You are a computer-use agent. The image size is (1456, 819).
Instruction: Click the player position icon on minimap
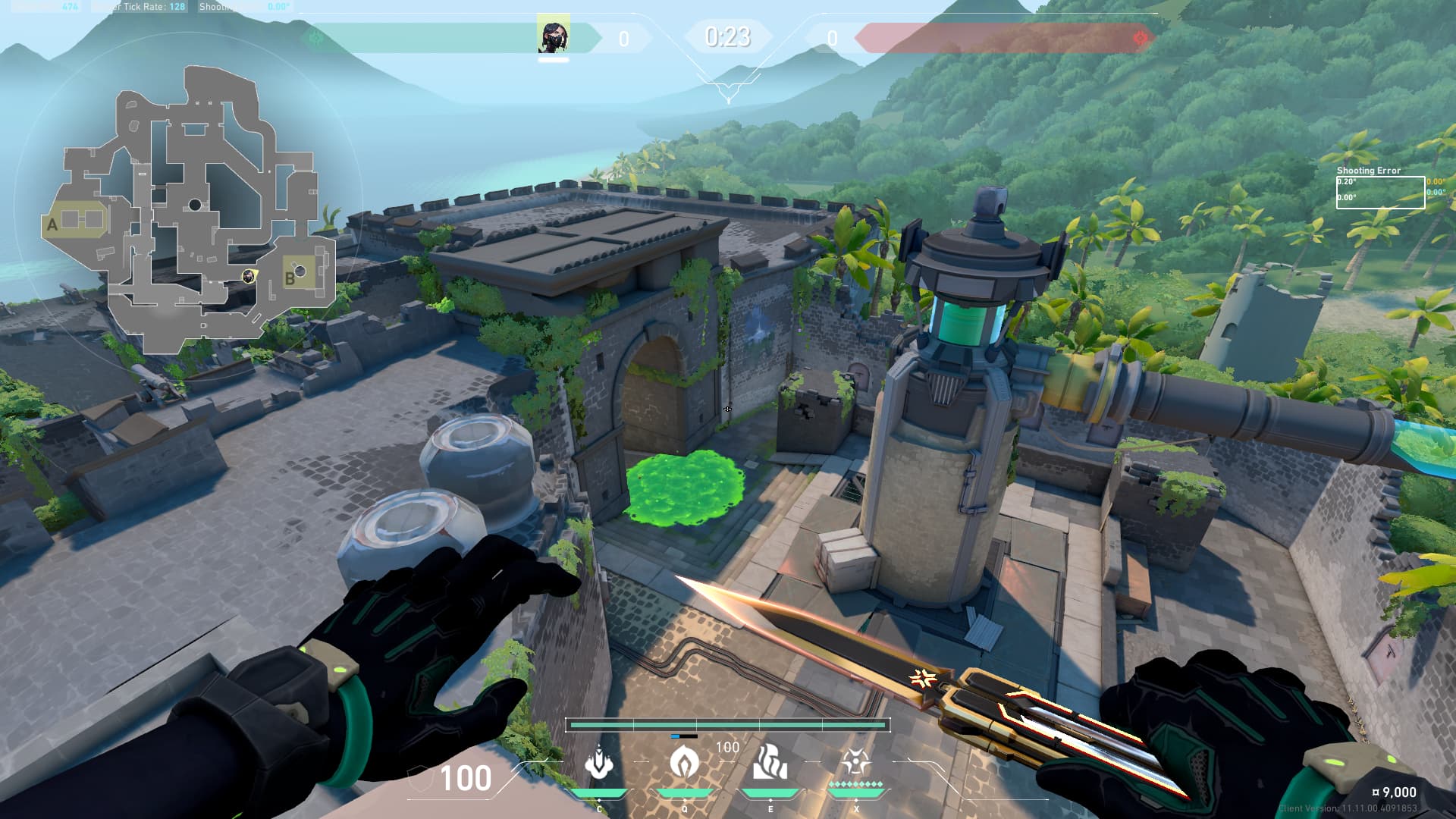(248, 276)
